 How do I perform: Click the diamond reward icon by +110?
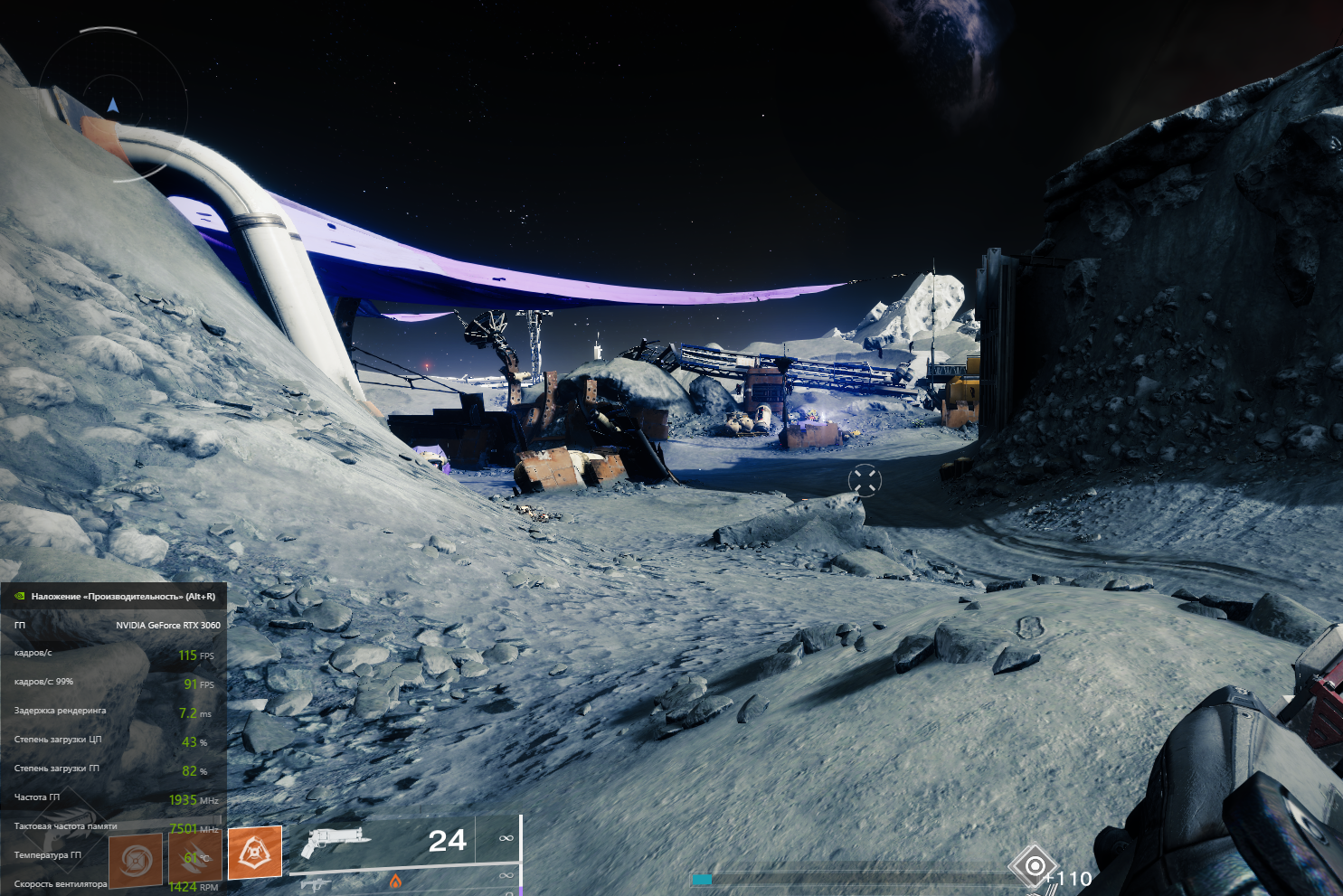tap(1034, 866)
